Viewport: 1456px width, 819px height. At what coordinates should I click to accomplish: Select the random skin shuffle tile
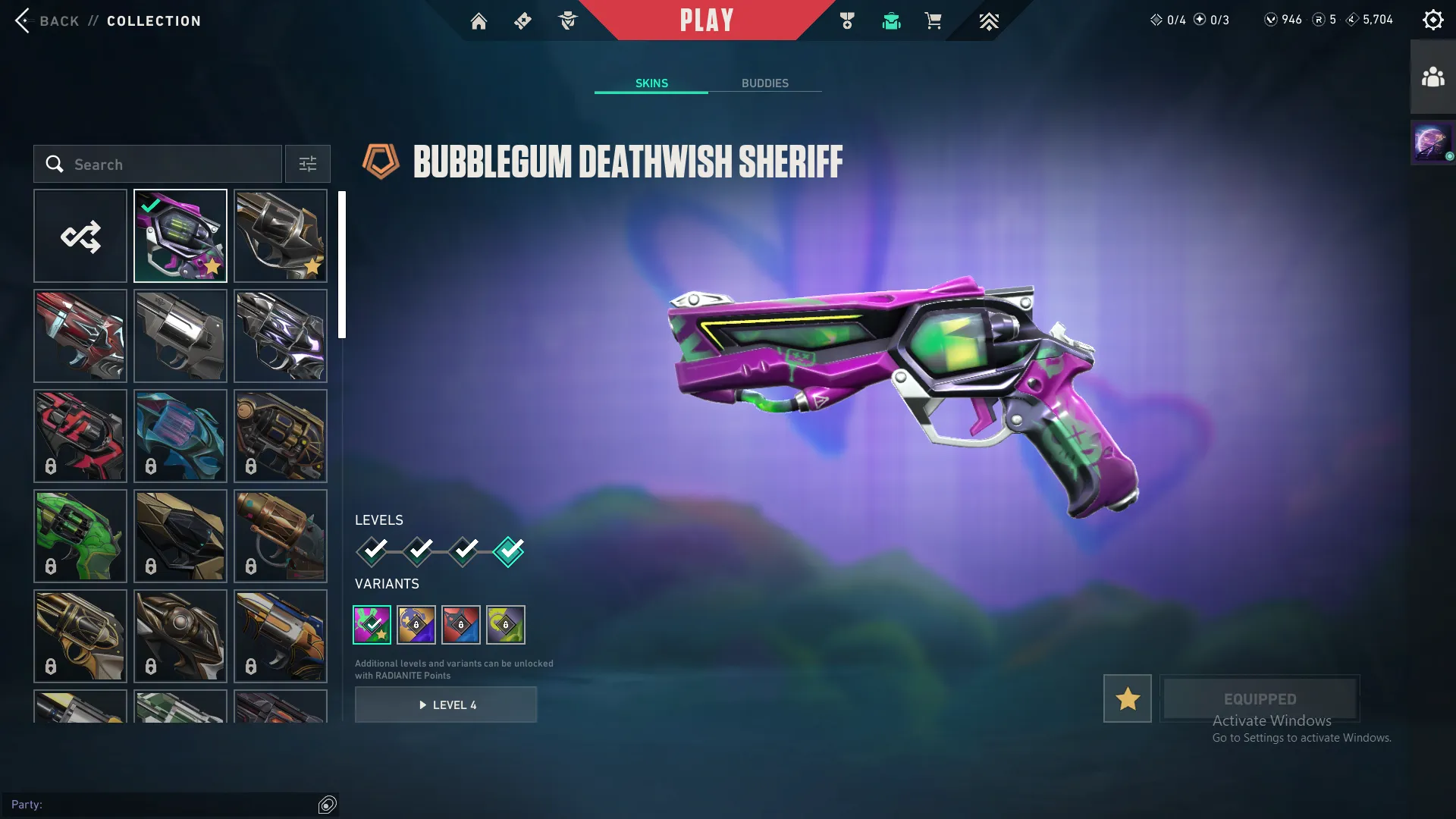click(80, 235)
